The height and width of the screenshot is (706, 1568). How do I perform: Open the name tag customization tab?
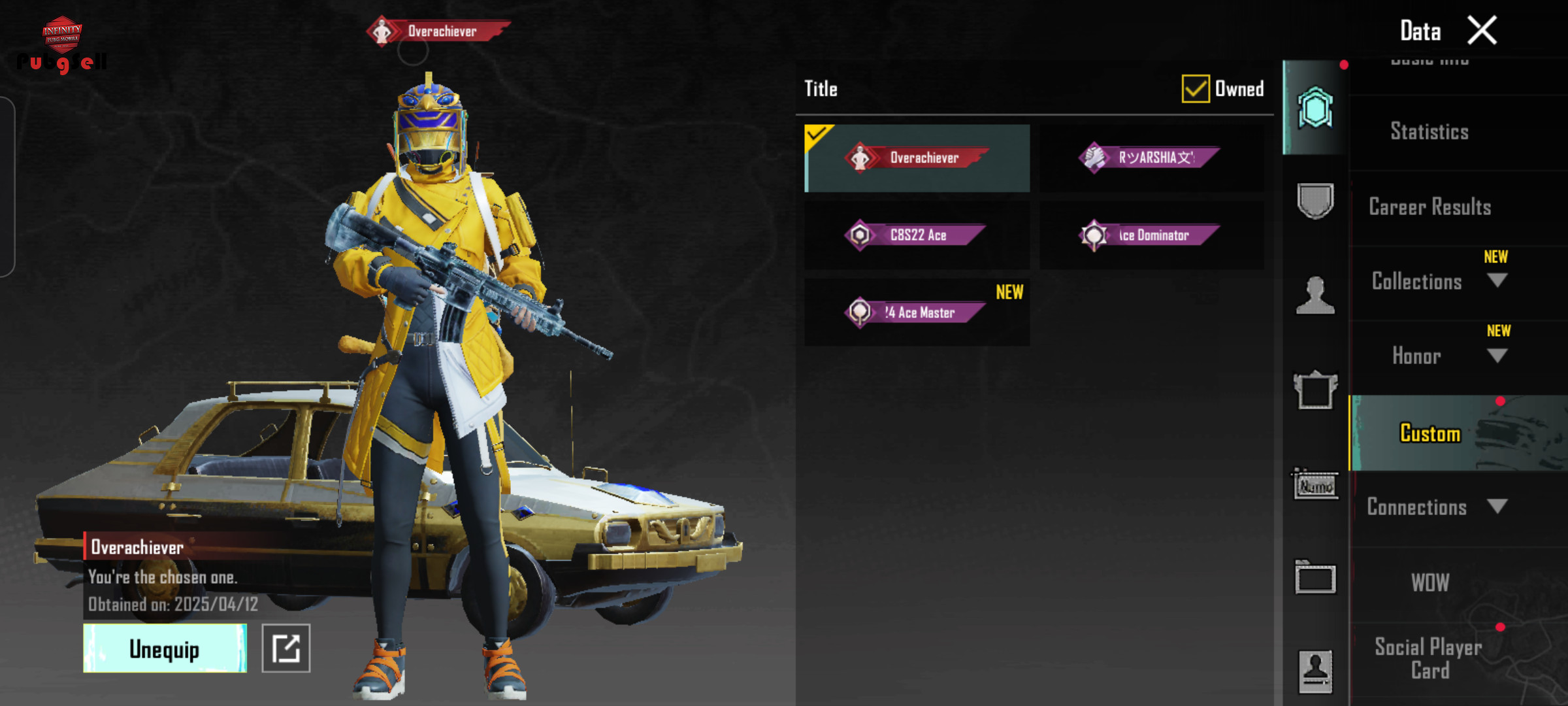1315,485
